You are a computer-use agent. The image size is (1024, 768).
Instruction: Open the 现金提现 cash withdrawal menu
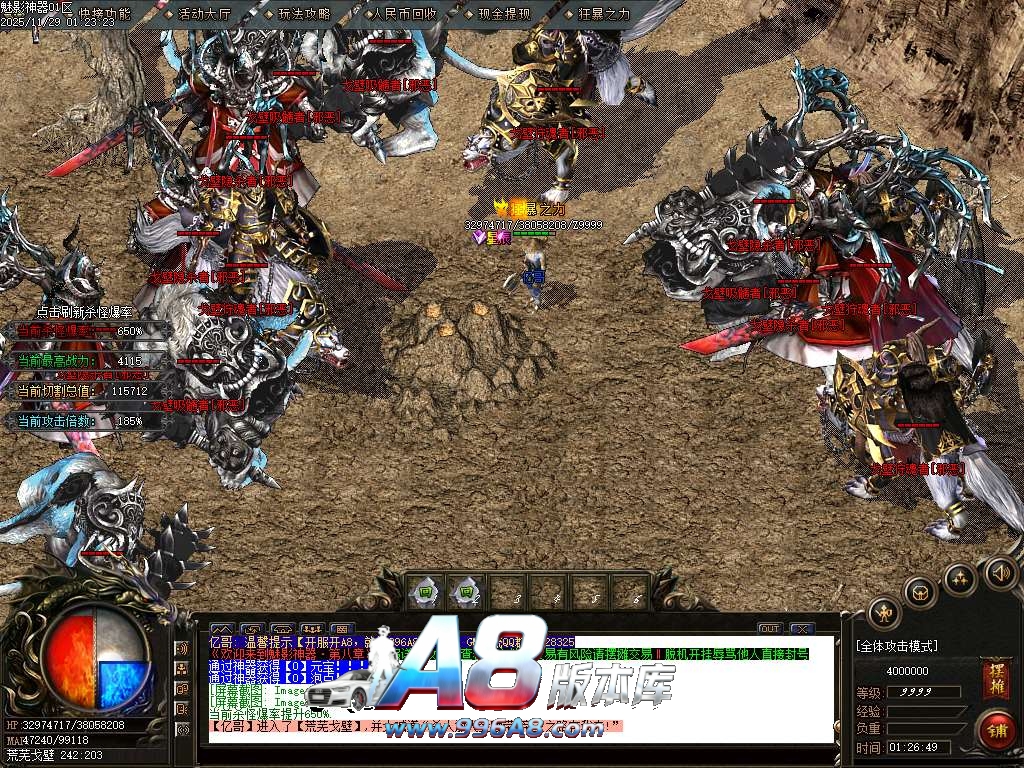[503, 14]
